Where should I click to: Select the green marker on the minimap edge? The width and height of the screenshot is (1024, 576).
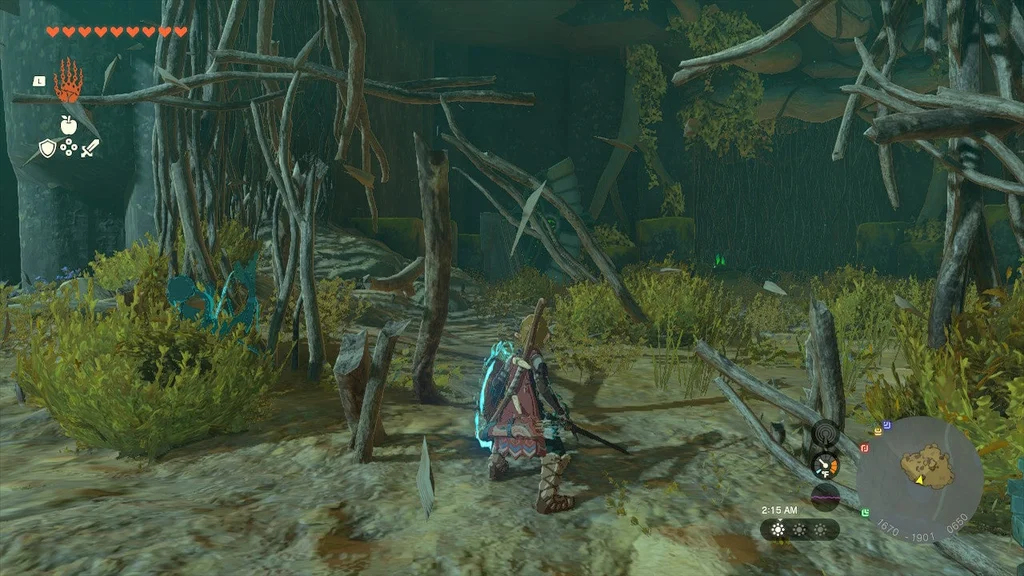(x=863, y=512)
